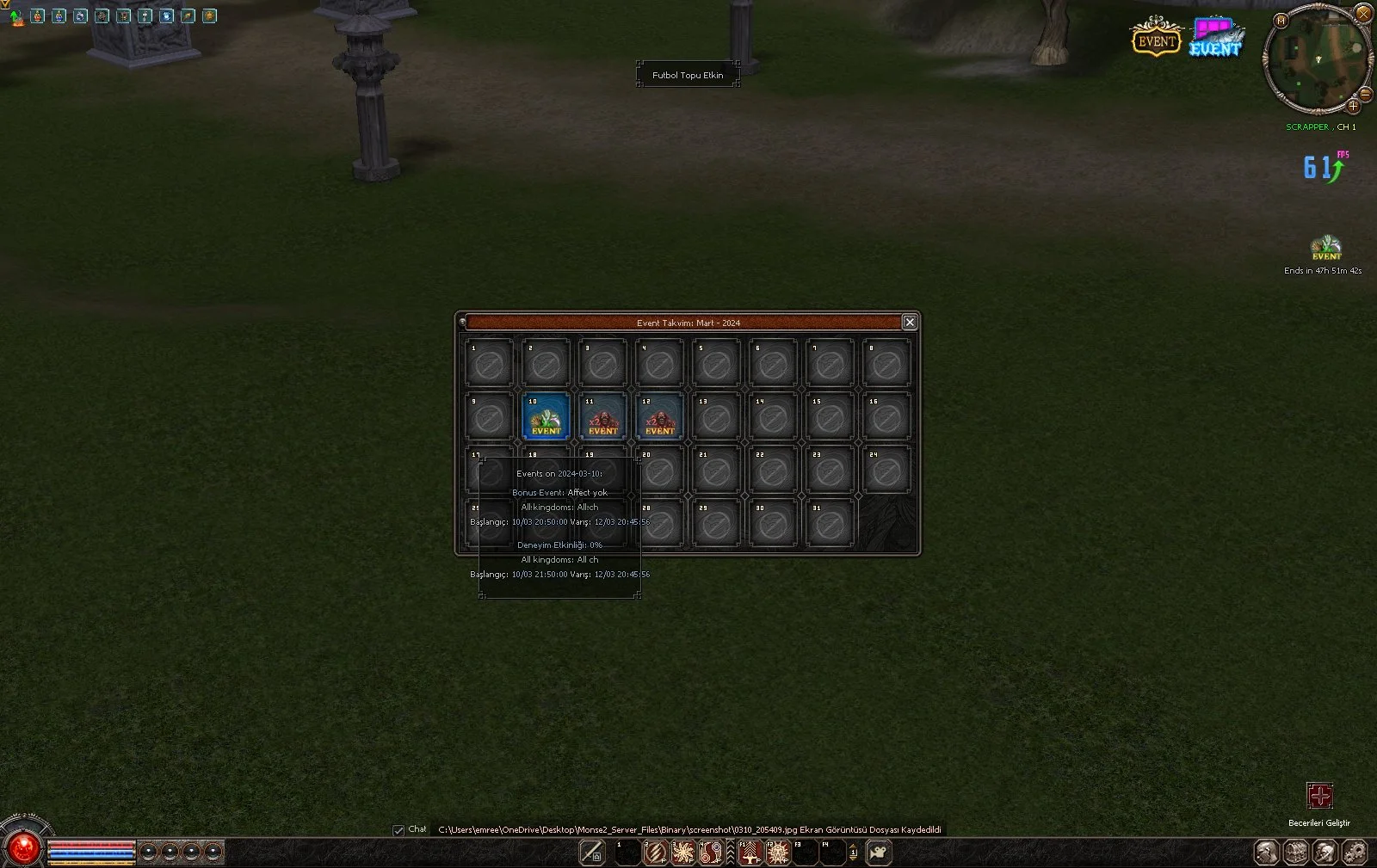1377x868 pixels.
Task: Select day 11 event tile in calendar
Action: pyautogui.click(x=602, y=417)
